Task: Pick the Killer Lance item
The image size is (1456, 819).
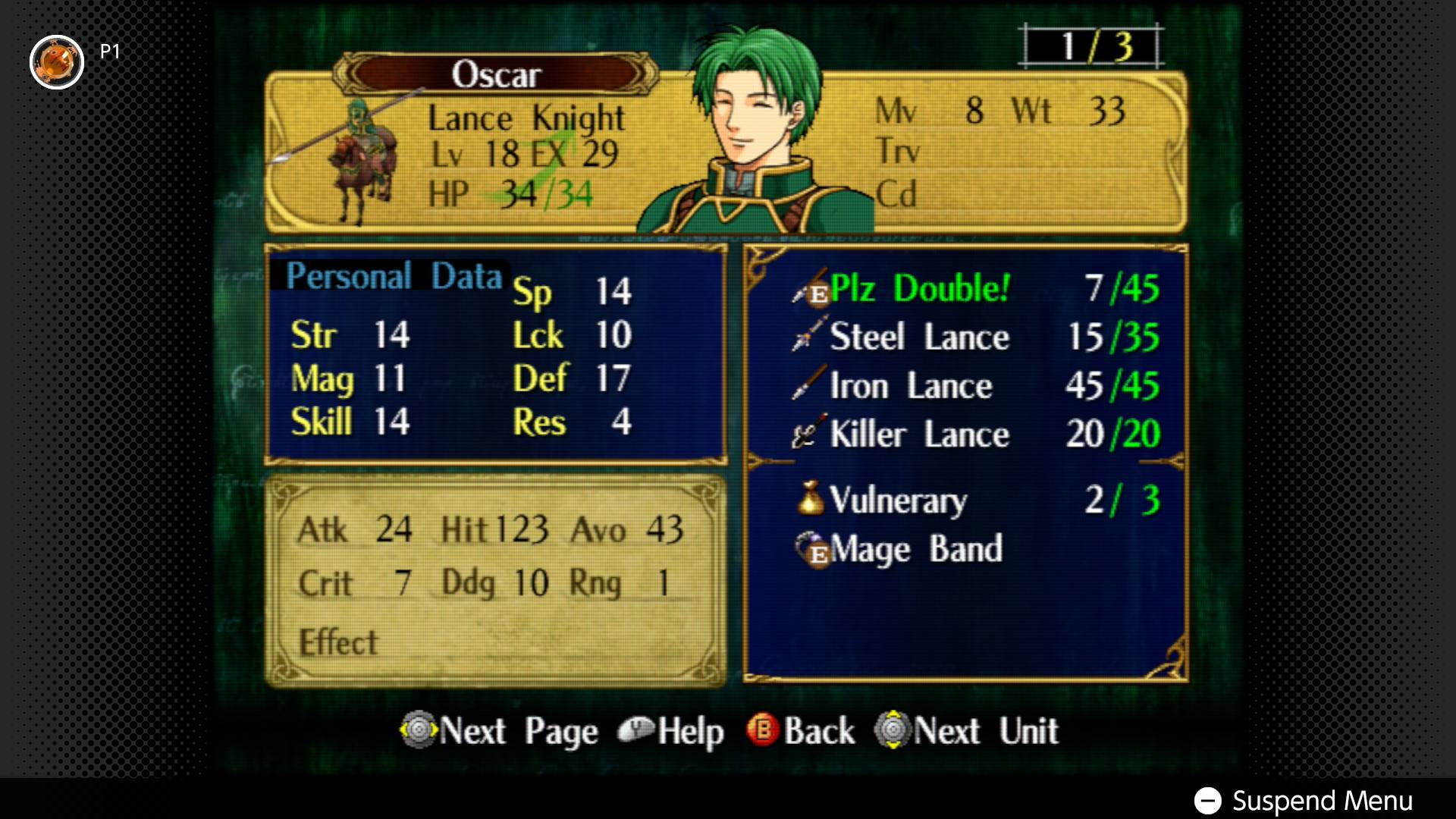Action: (x=919, y=435)
